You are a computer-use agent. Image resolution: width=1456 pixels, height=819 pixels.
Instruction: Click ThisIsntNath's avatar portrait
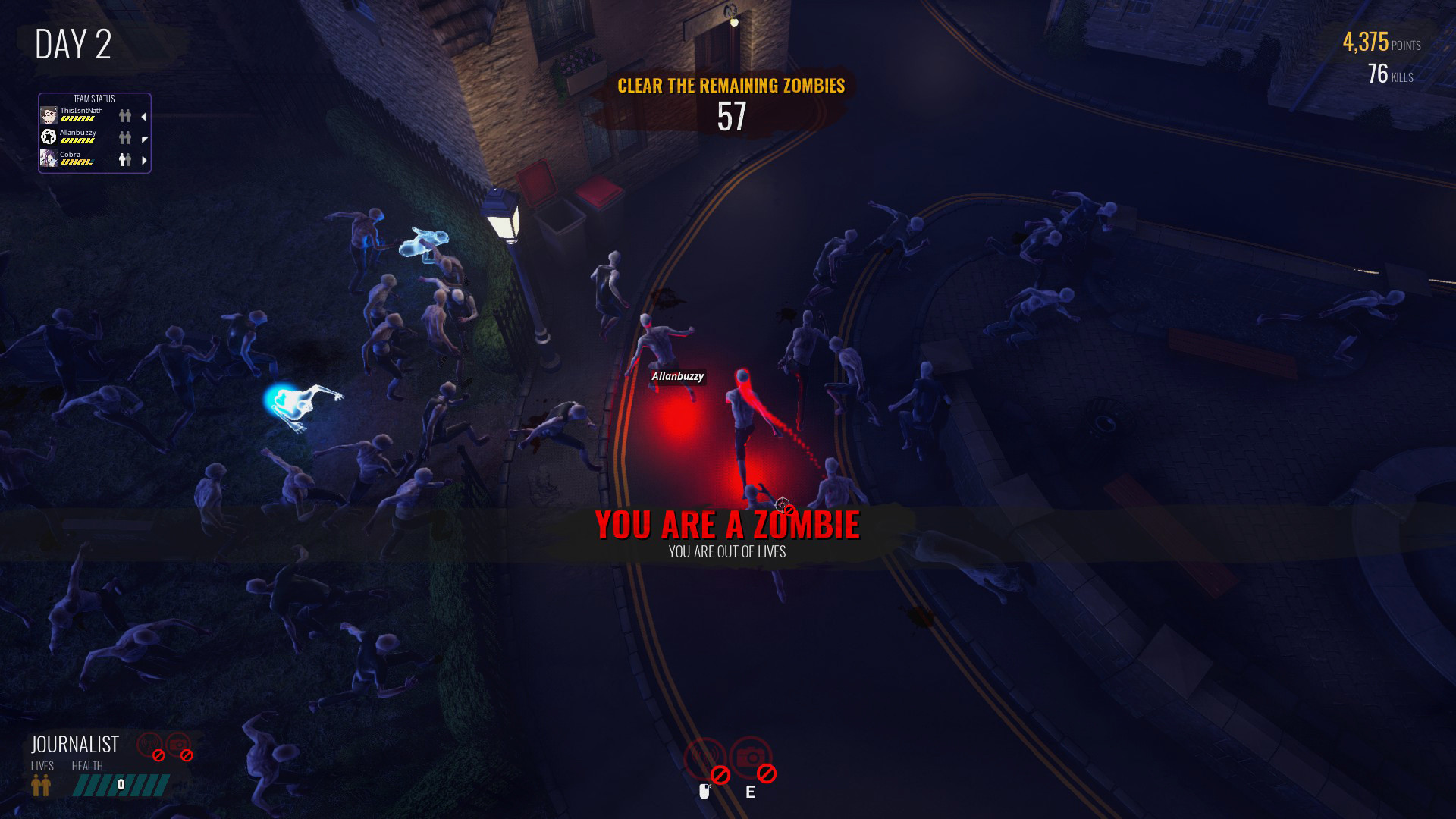pos(49,115)
